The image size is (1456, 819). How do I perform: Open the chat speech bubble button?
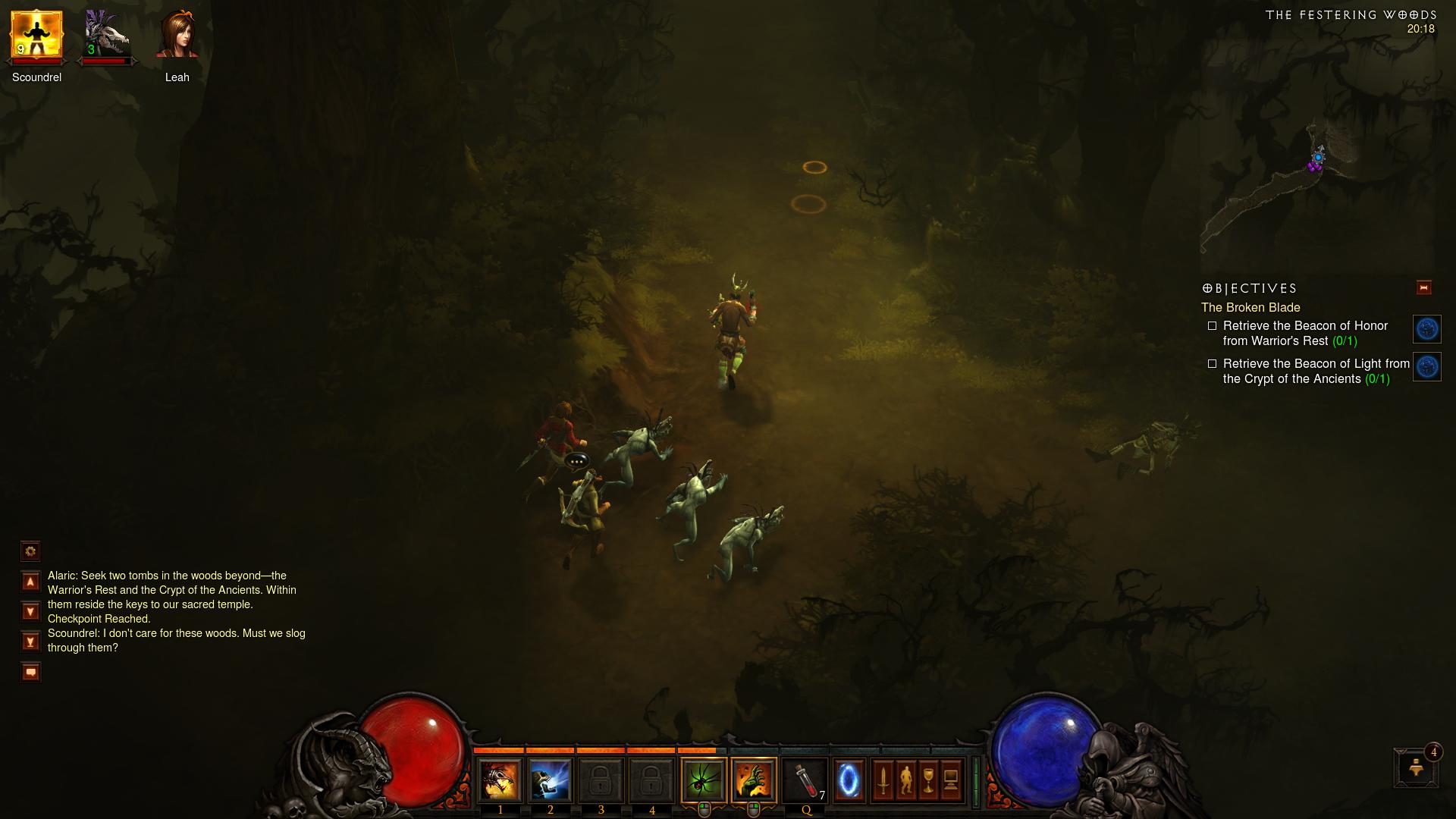click(30, 672)
